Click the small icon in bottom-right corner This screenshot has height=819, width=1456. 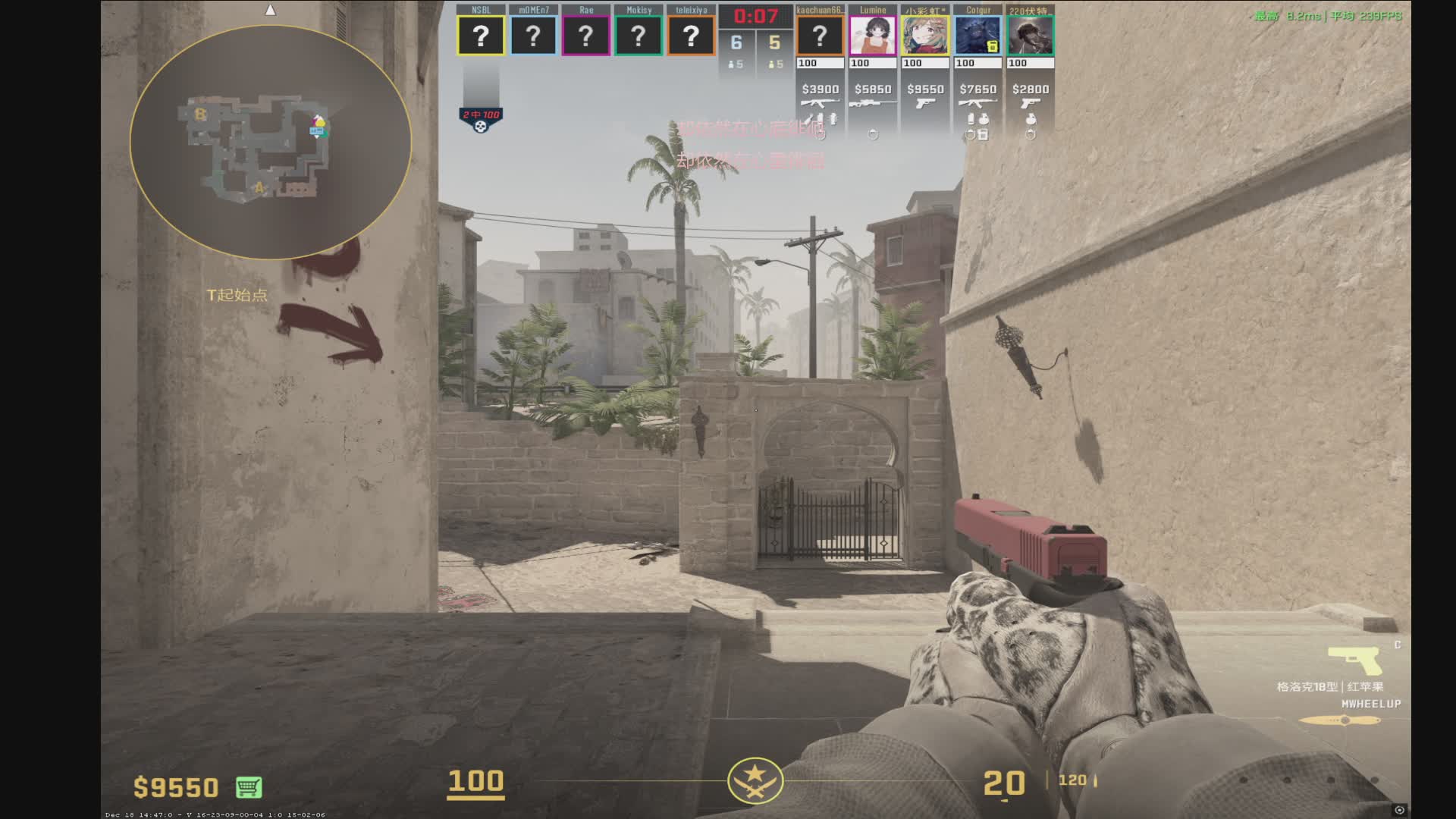click(1399, 810)
